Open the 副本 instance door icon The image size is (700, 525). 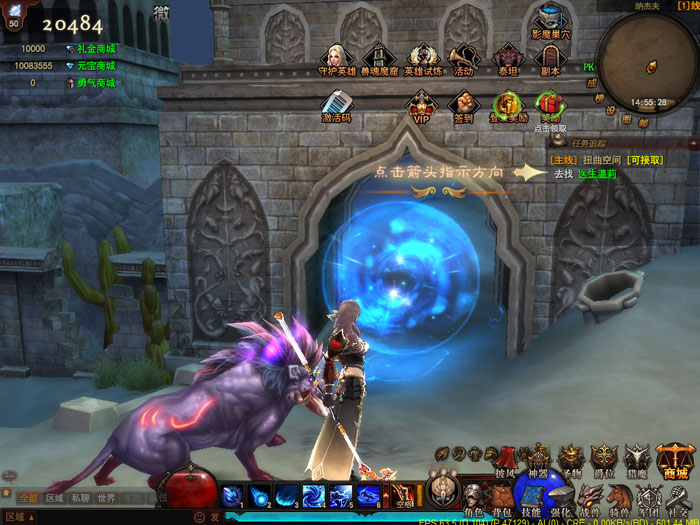click(x=548, y=58)
